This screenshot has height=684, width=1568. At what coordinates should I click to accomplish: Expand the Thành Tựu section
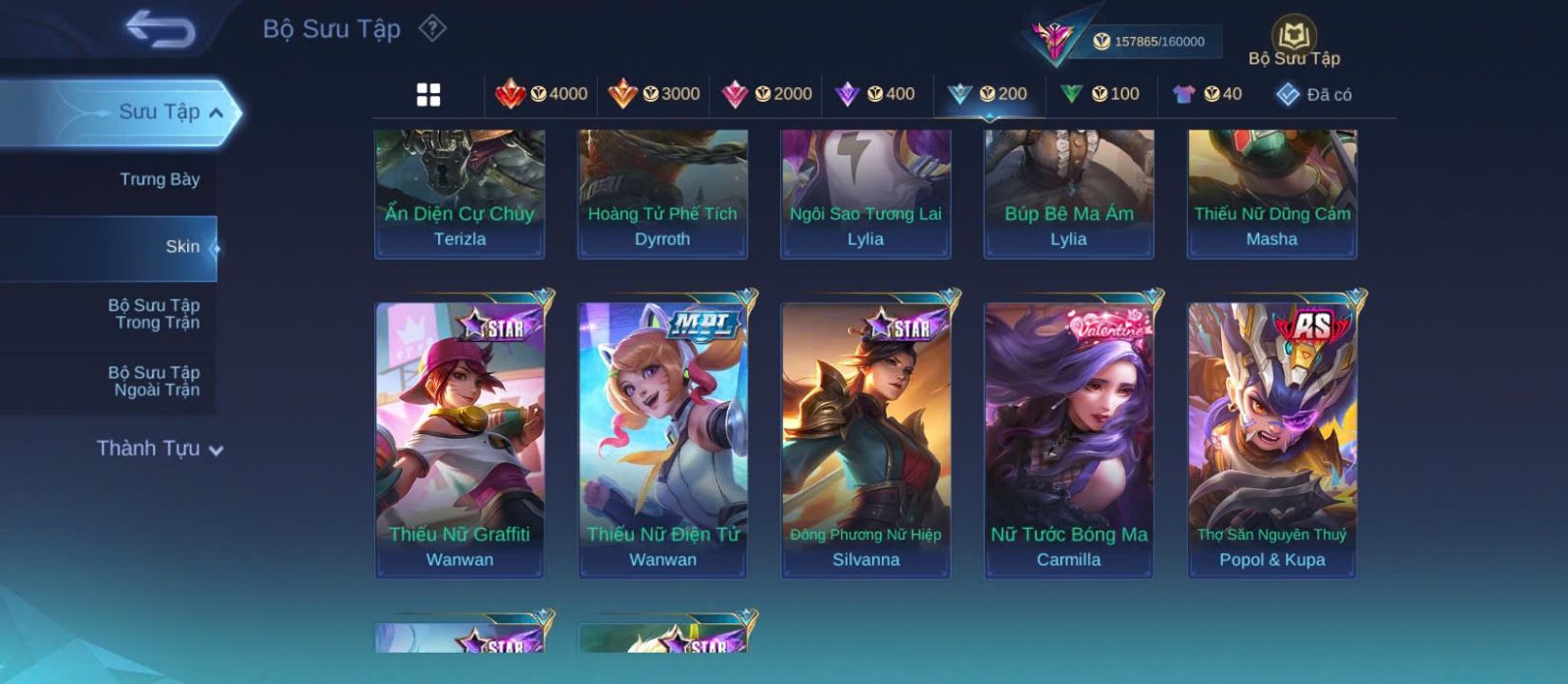160,449
